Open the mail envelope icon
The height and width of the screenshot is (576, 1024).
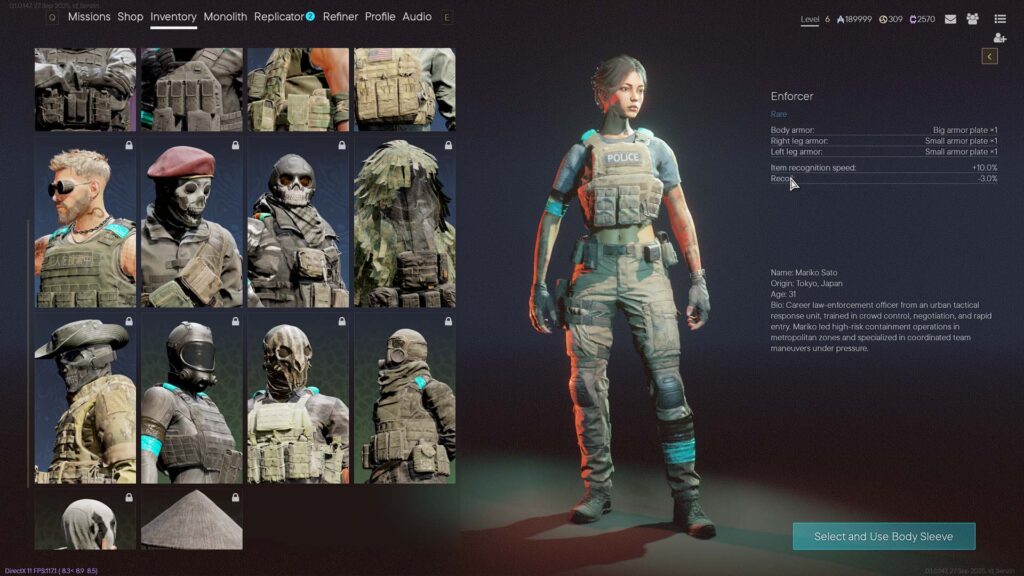(950, 19)
